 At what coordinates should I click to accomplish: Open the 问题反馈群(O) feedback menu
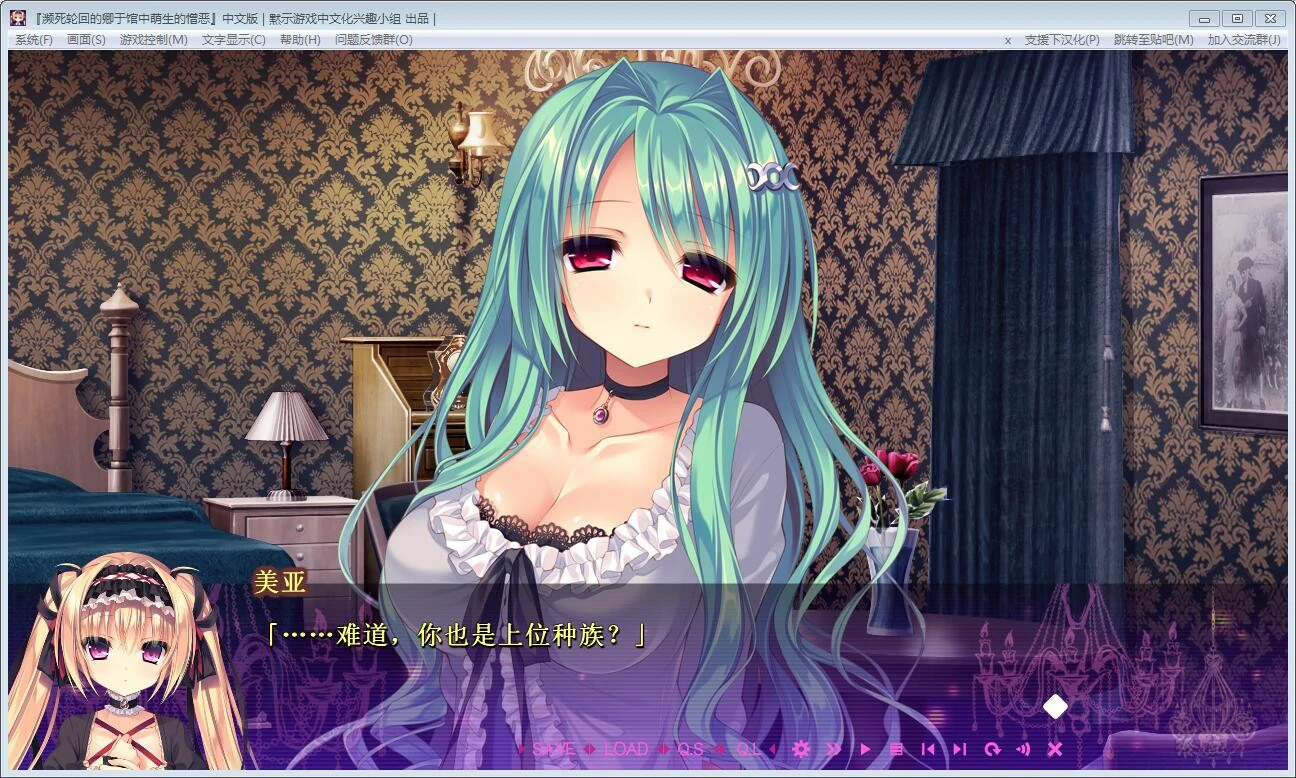click(x=373, y=40)
